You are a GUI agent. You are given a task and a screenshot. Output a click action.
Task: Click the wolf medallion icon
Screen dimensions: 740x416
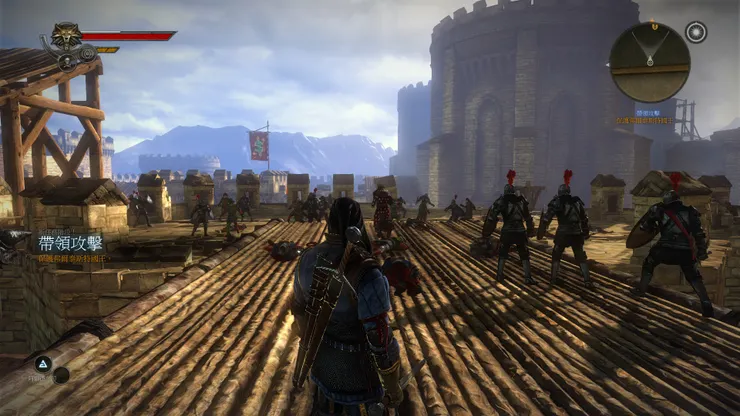pyautogui.click(x=66, y=36)
